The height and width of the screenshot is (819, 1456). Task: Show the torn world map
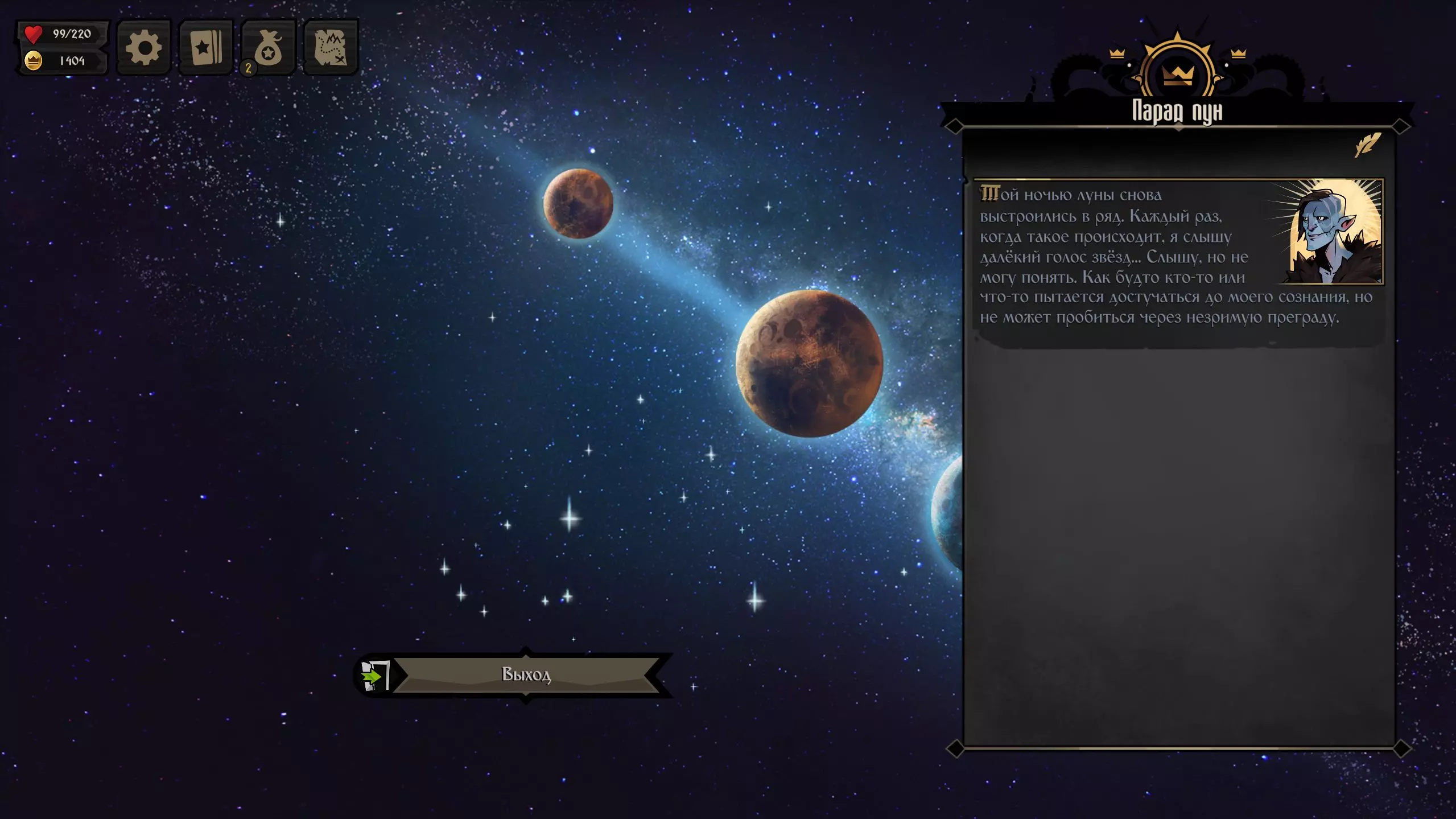point(331,48)
